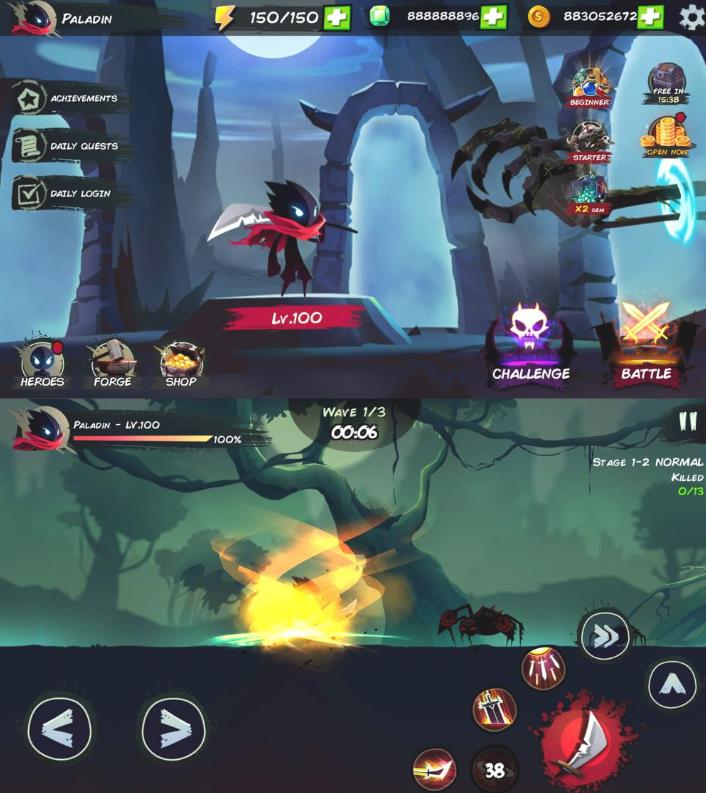Move left with the left arrow button

59,729
